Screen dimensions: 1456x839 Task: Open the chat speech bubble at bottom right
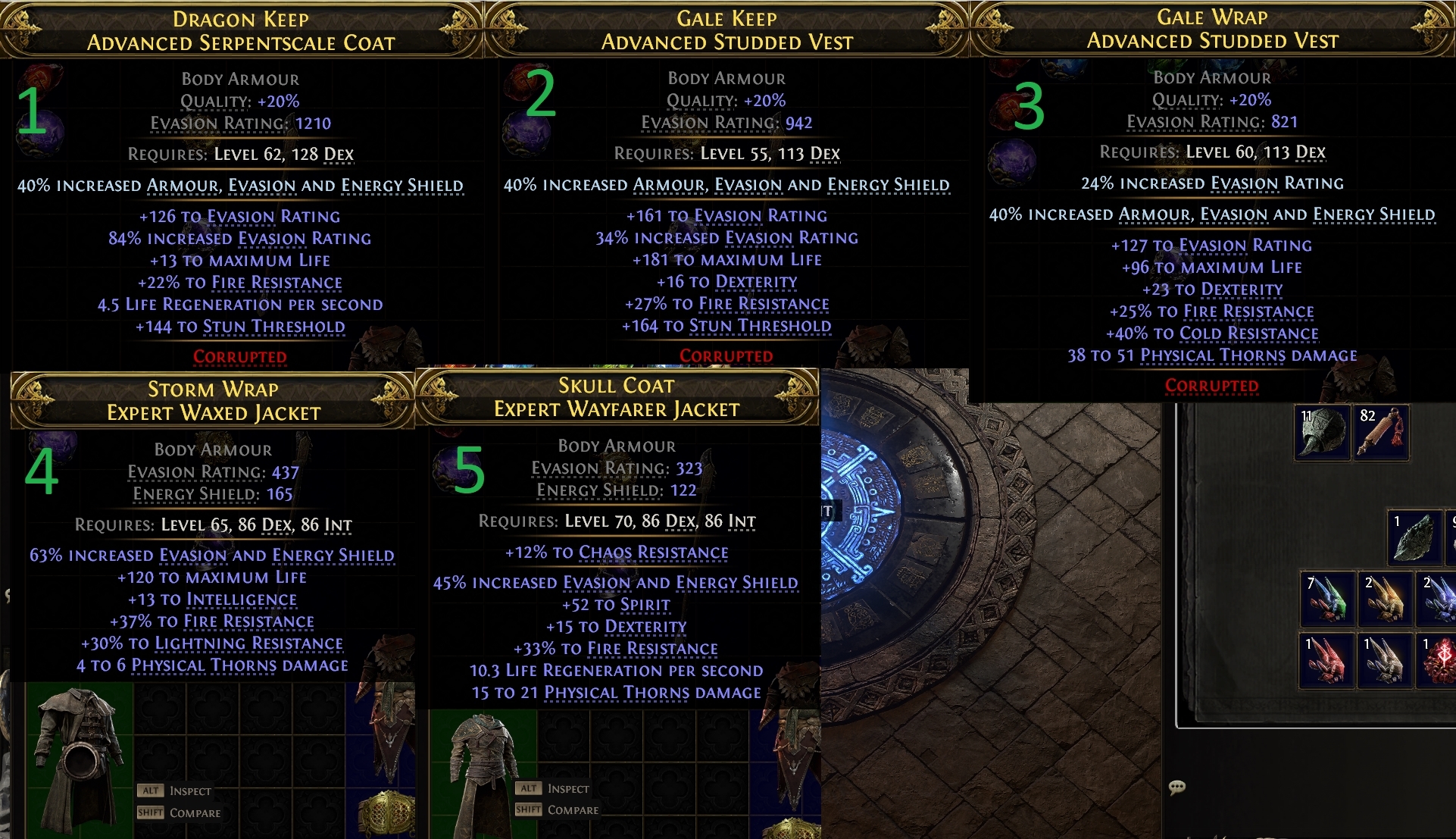click(x=1179, y=787)
